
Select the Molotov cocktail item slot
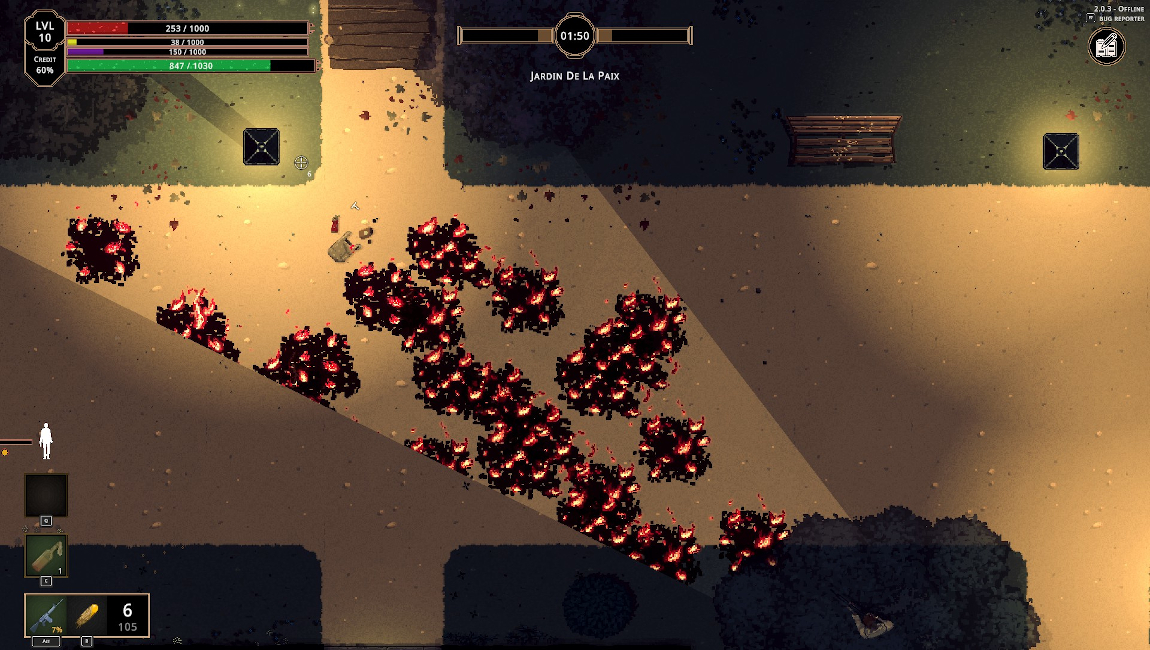(x=46, y=556)
